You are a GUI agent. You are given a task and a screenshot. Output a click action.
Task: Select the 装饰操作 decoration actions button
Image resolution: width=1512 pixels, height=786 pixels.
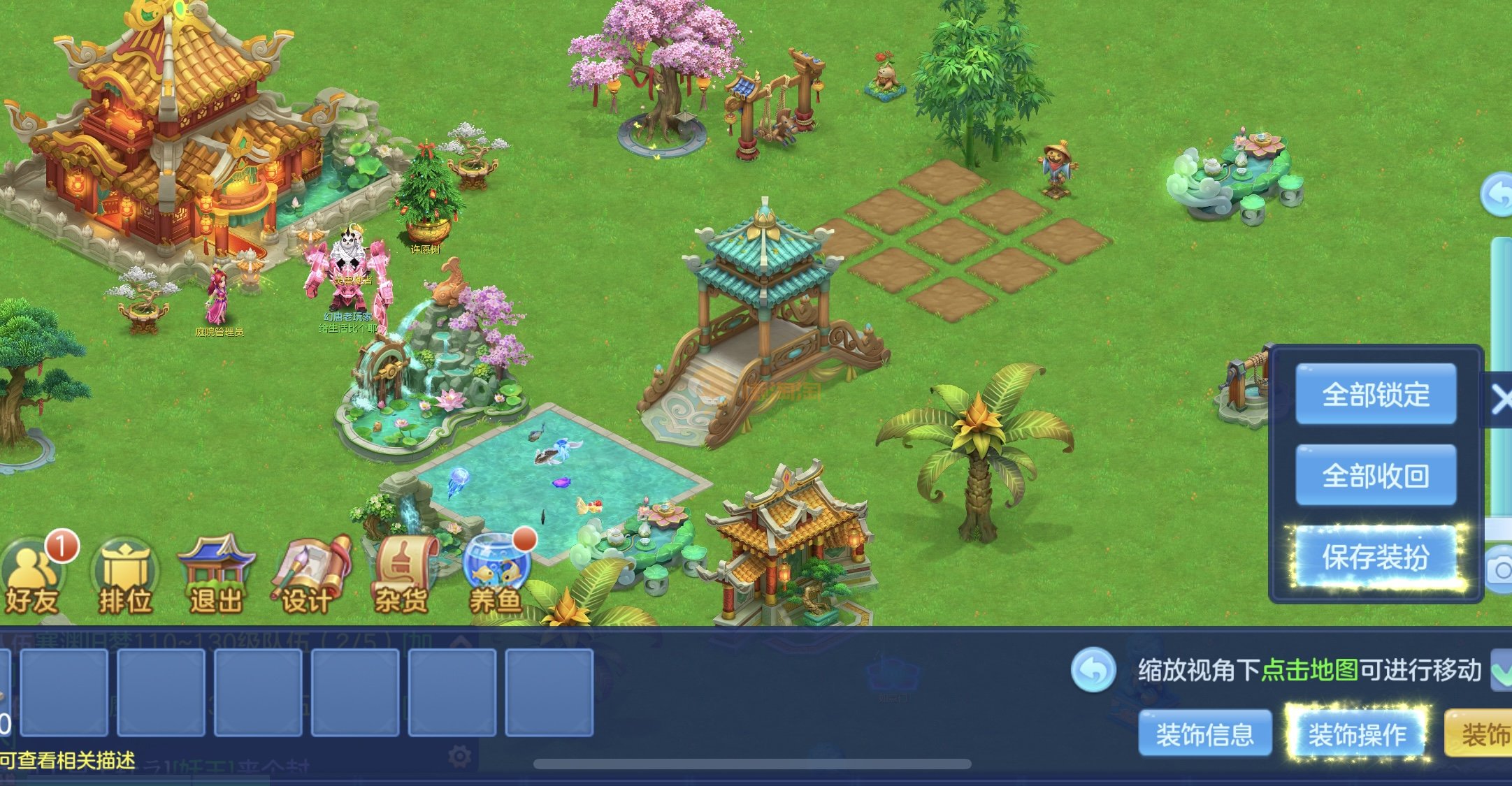point(1357,734)
